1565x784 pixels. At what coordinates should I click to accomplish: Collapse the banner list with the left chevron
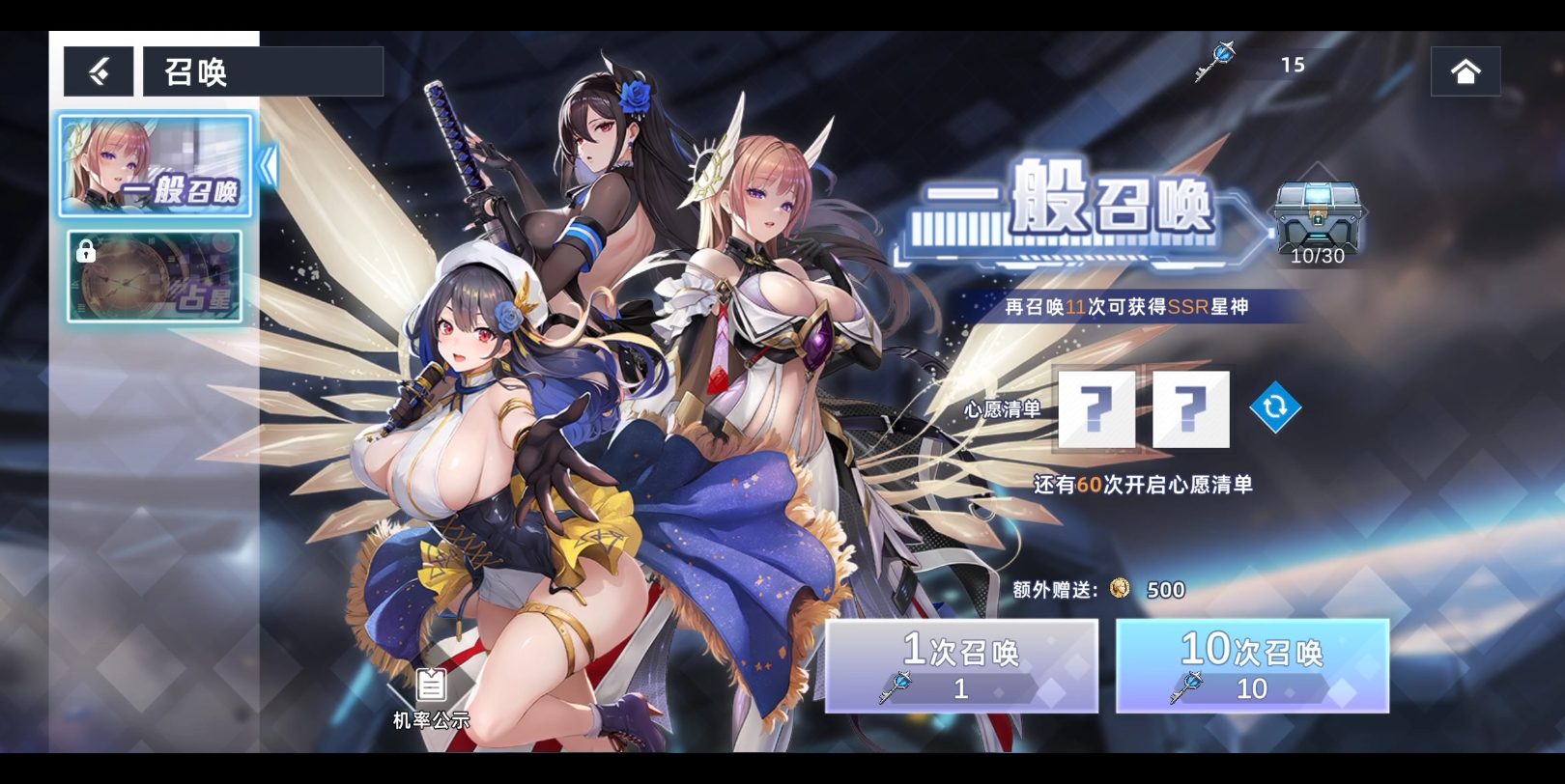(268, 164)
